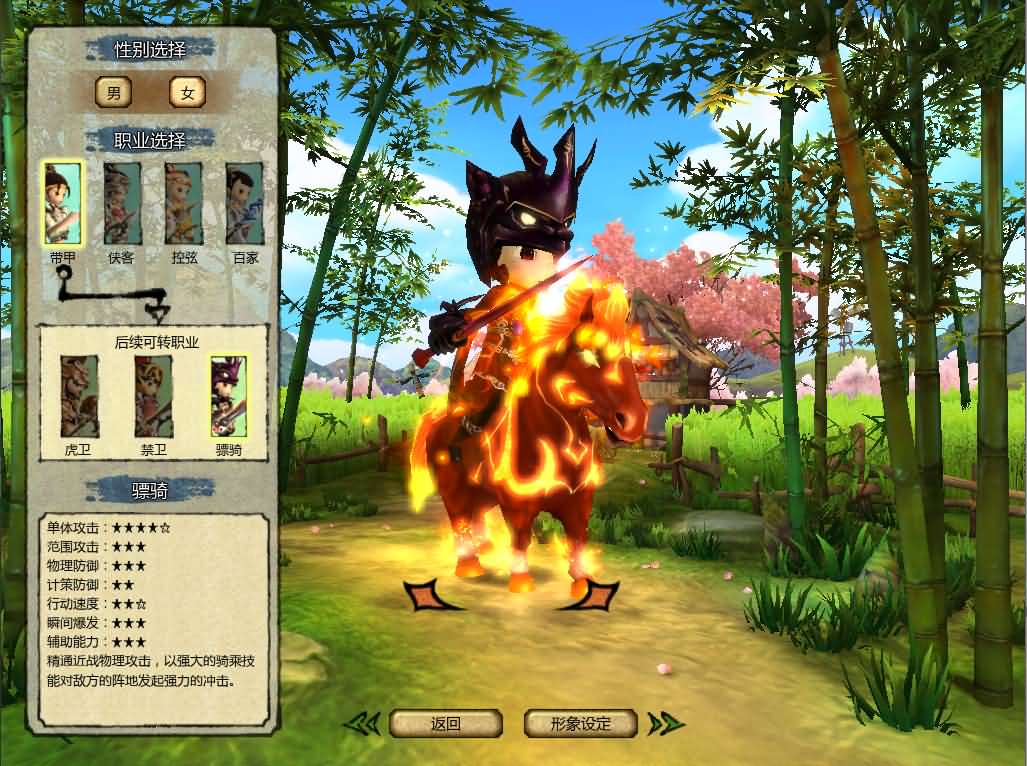Pick the 百家 class portrait
Image resolution: width=1027 pixels, height=766 pixels.
pos(244,204)
